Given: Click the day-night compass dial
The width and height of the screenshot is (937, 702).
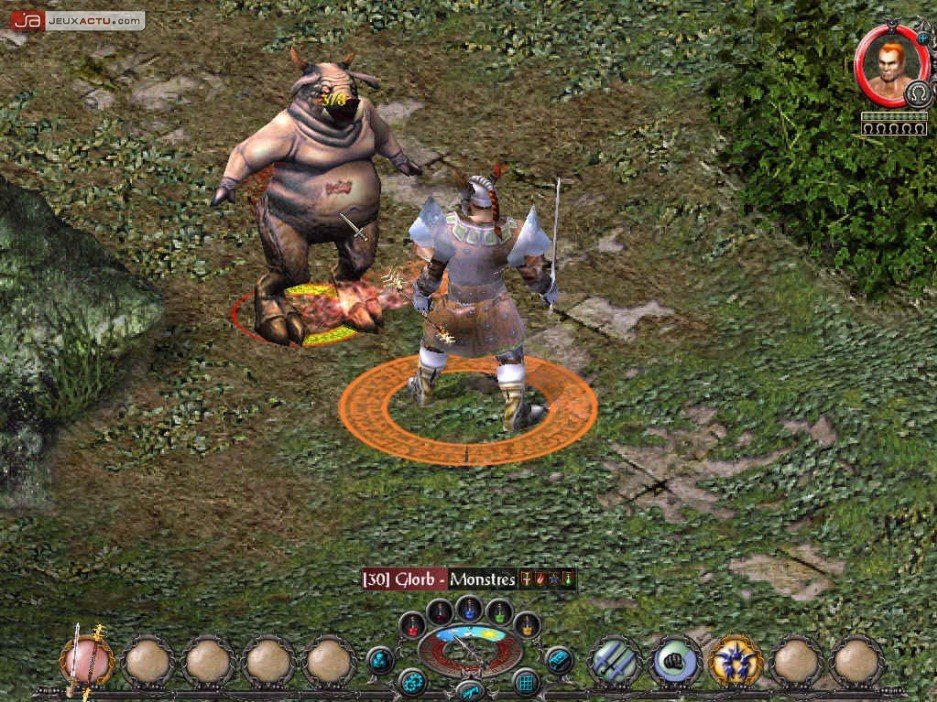Looking at the screenshot, I should coord(469,650).
